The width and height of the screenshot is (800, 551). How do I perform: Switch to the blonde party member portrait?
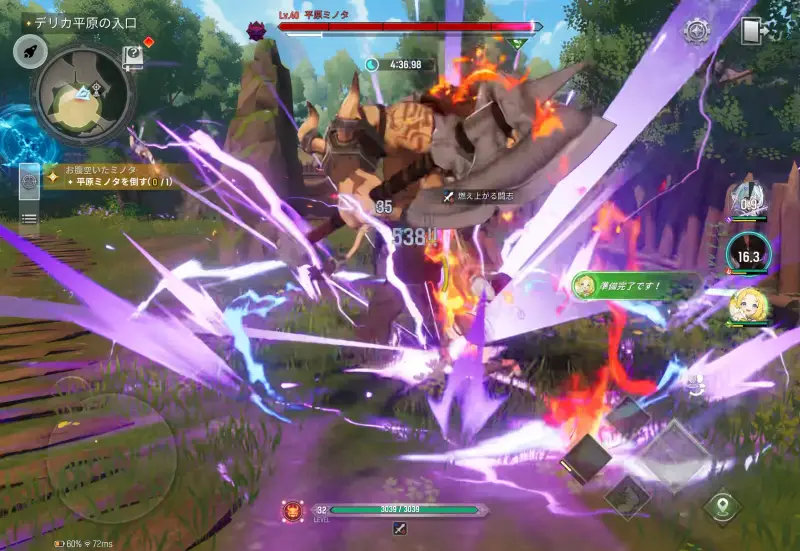(x=747, y=305)
